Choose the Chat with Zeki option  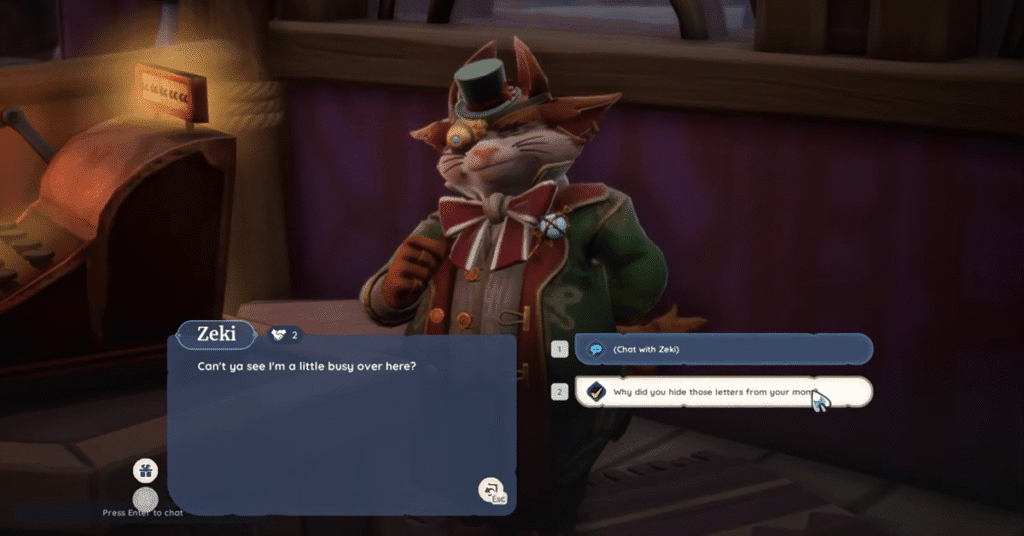click(x=723, y=349)
